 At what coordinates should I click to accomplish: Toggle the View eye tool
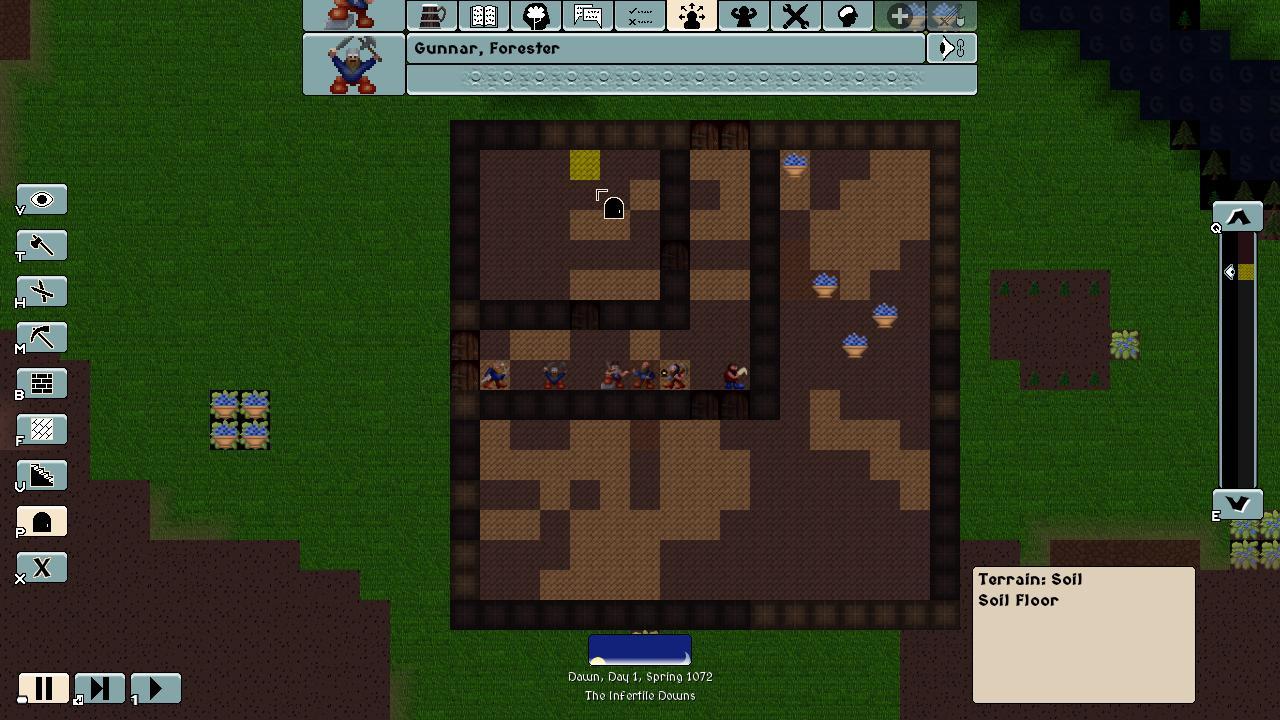coord(41,199)
